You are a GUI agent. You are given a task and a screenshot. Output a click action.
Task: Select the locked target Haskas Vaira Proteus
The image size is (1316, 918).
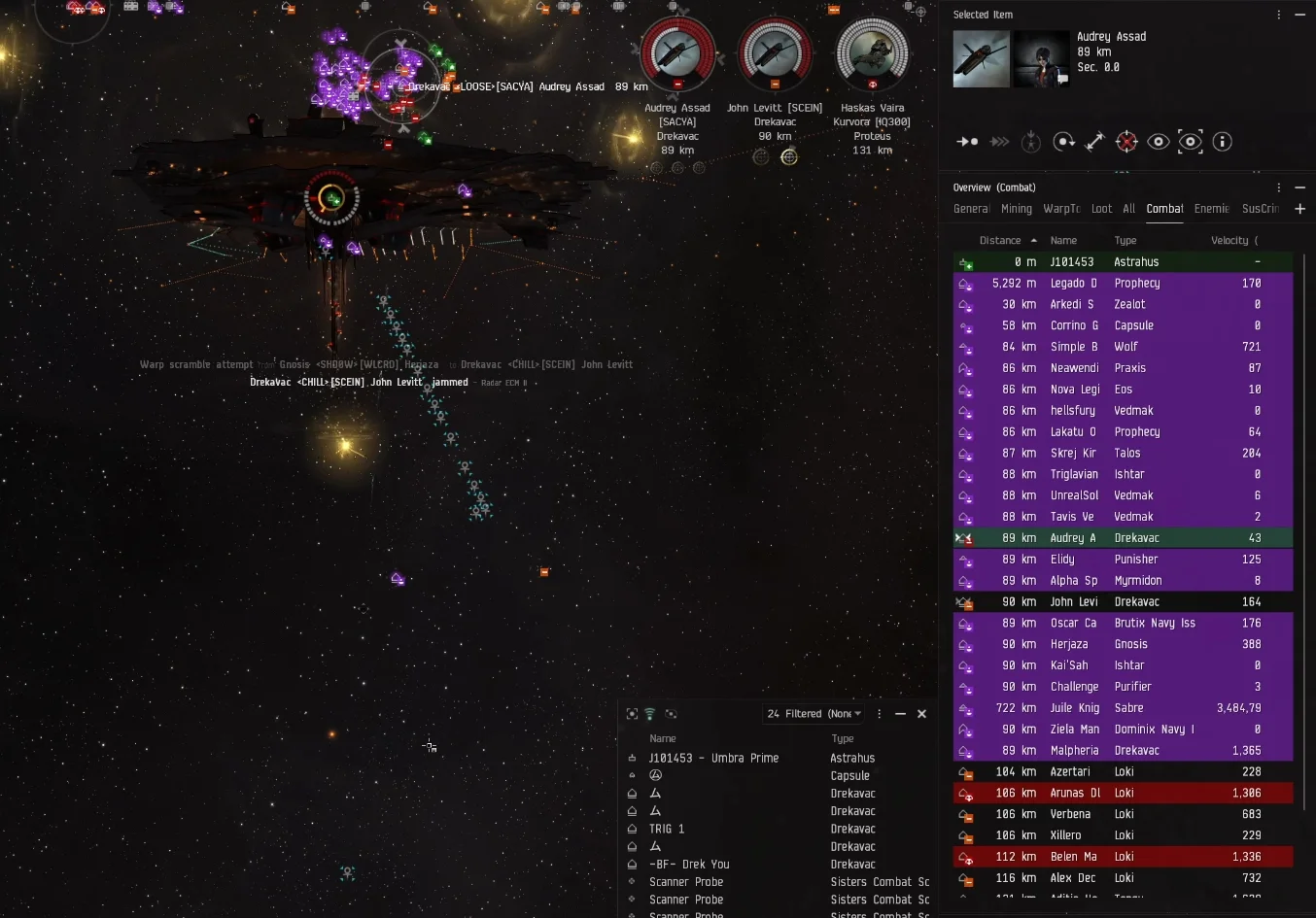(x=872, y=55)
